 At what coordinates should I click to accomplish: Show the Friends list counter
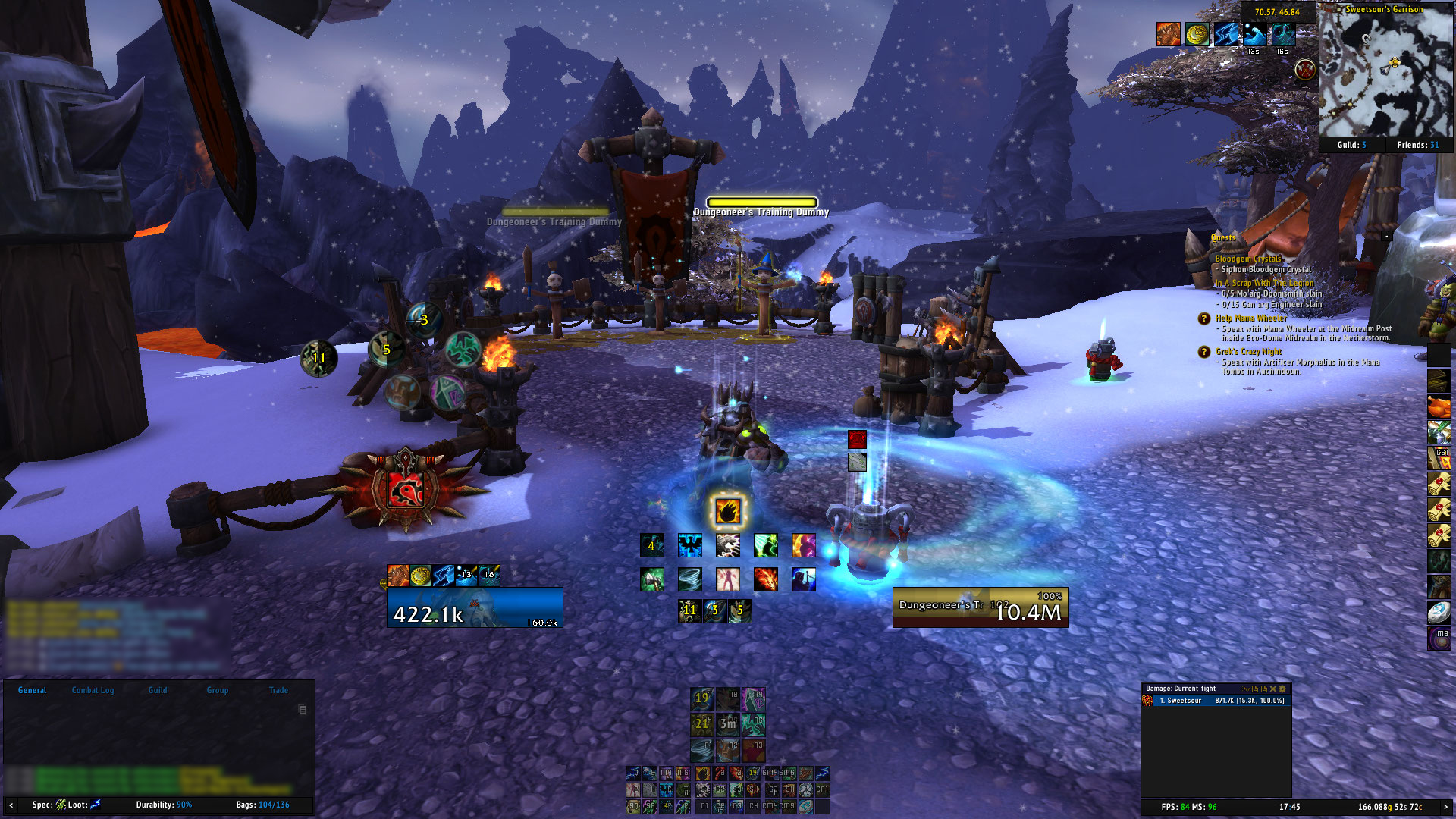[1417, 145]
